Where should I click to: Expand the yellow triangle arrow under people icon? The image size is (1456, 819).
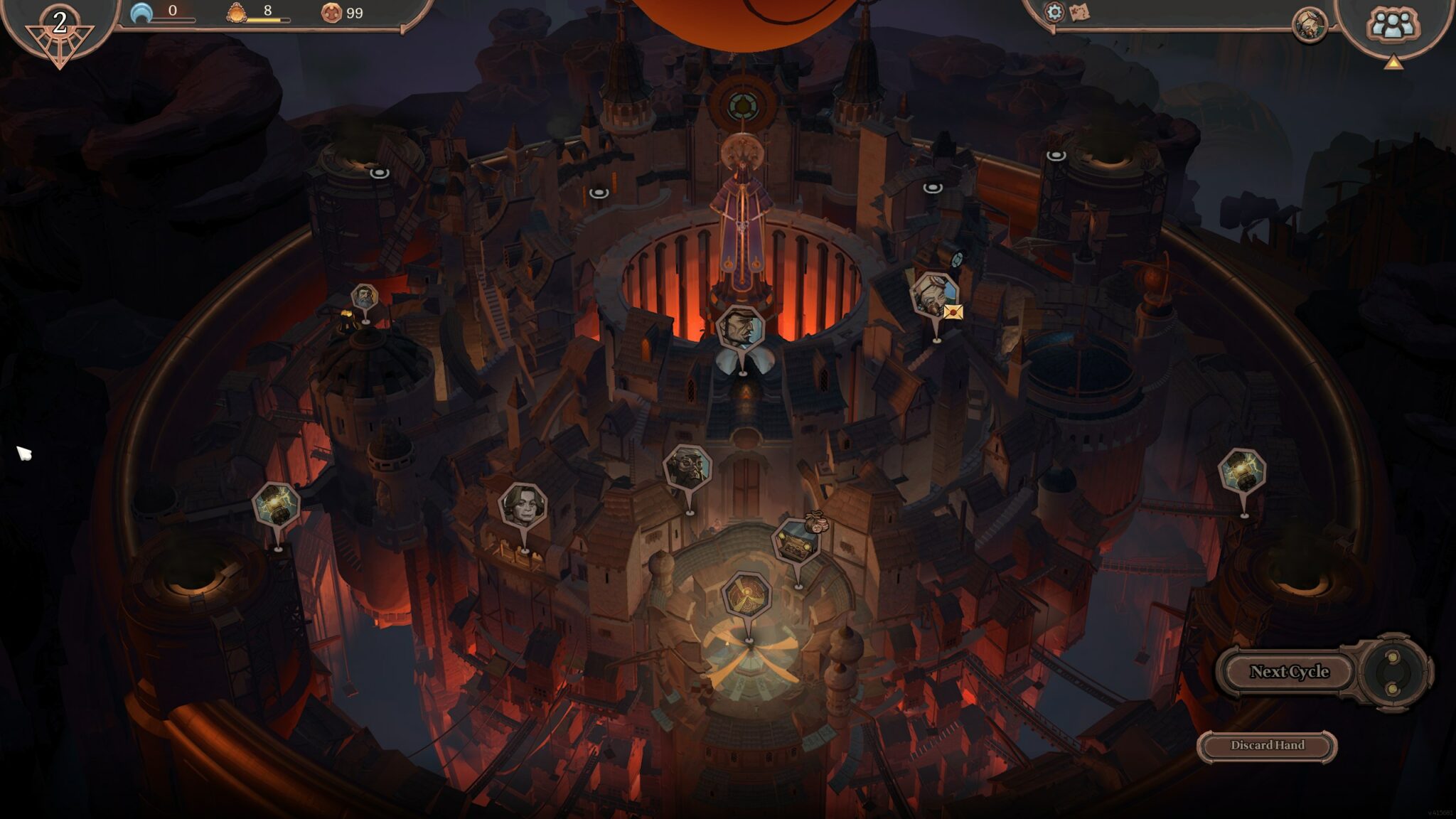coord(1393,63)
